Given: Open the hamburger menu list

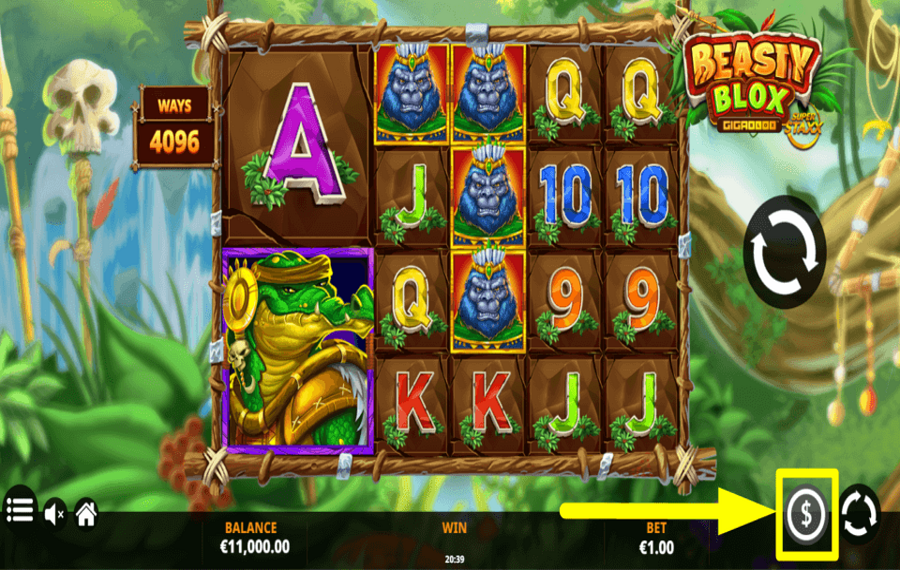Looking at the screenshot, I should (19, 513).
